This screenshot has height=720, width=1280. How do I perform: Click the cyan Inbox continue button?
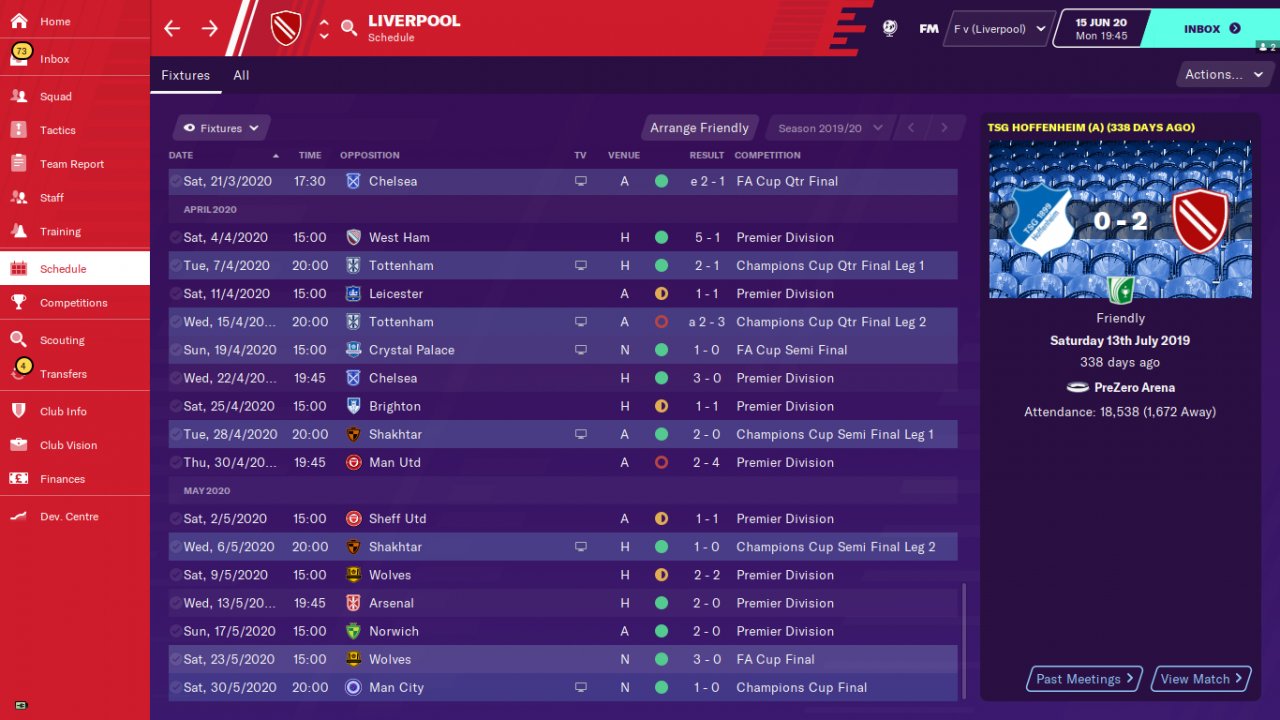click(x=1211, y=29)
